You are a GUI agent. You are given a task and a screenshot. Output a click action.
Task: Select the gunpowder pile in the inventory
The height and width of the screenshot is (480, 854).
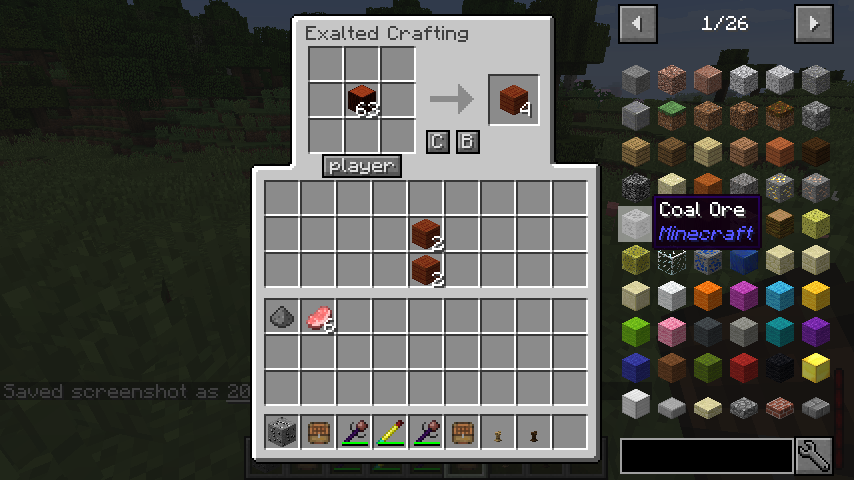point(282,318)
